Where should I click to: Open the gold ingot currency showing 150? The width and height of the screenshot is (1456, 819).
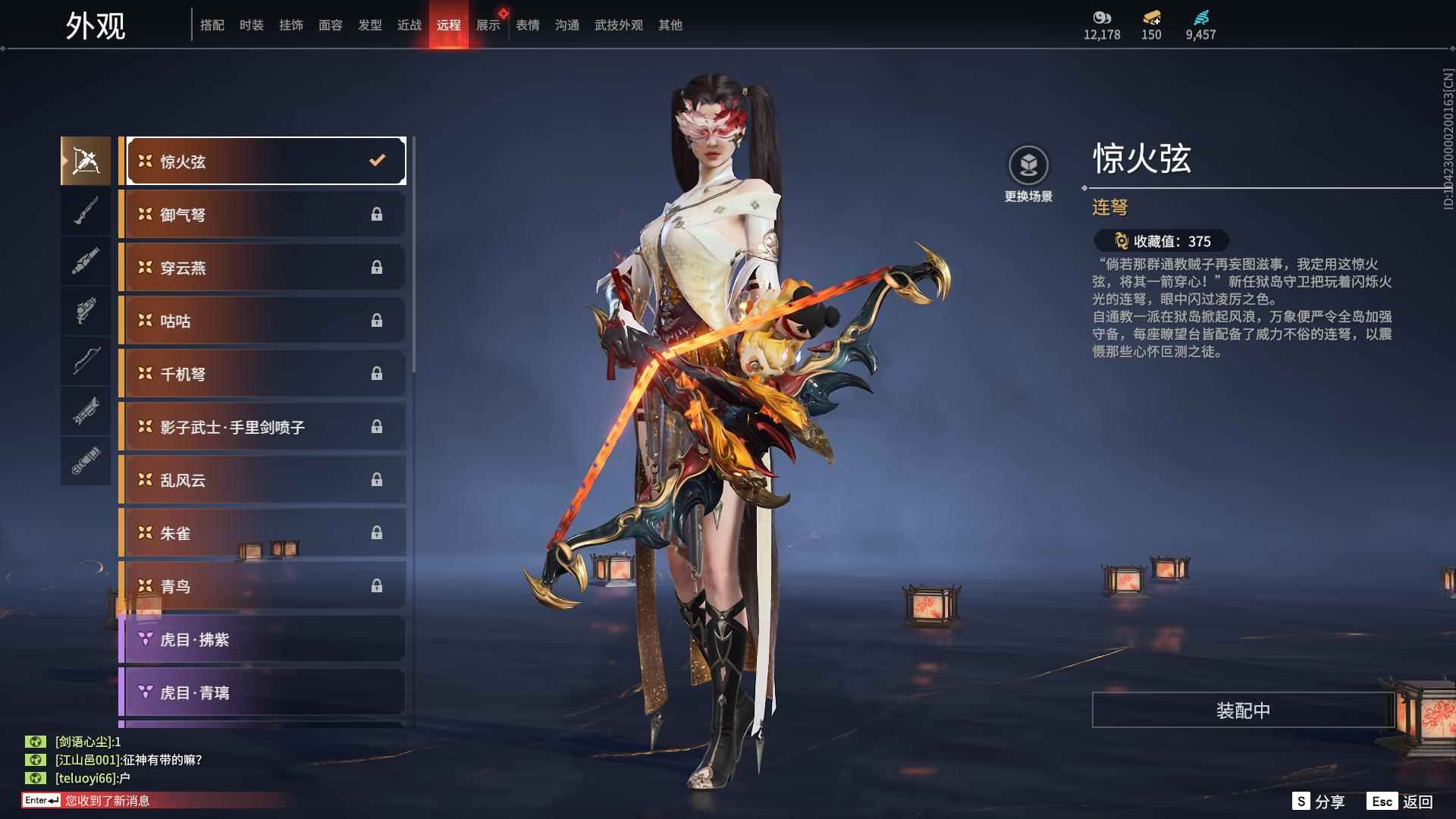[x=1151, y=23]
